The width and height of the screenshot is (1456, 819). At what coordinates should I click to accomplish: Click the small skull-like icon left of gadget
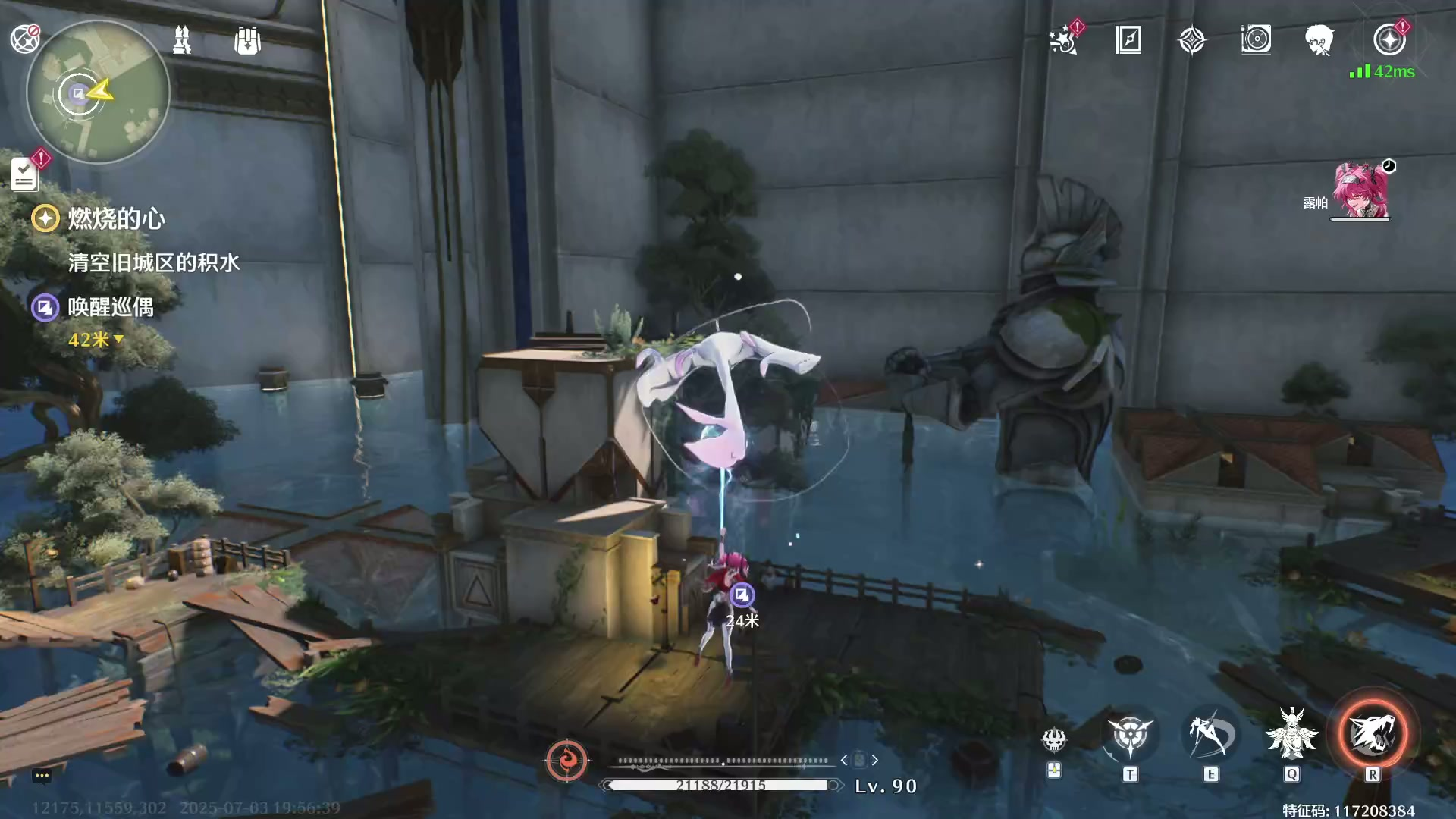[x=1054, y=739]
